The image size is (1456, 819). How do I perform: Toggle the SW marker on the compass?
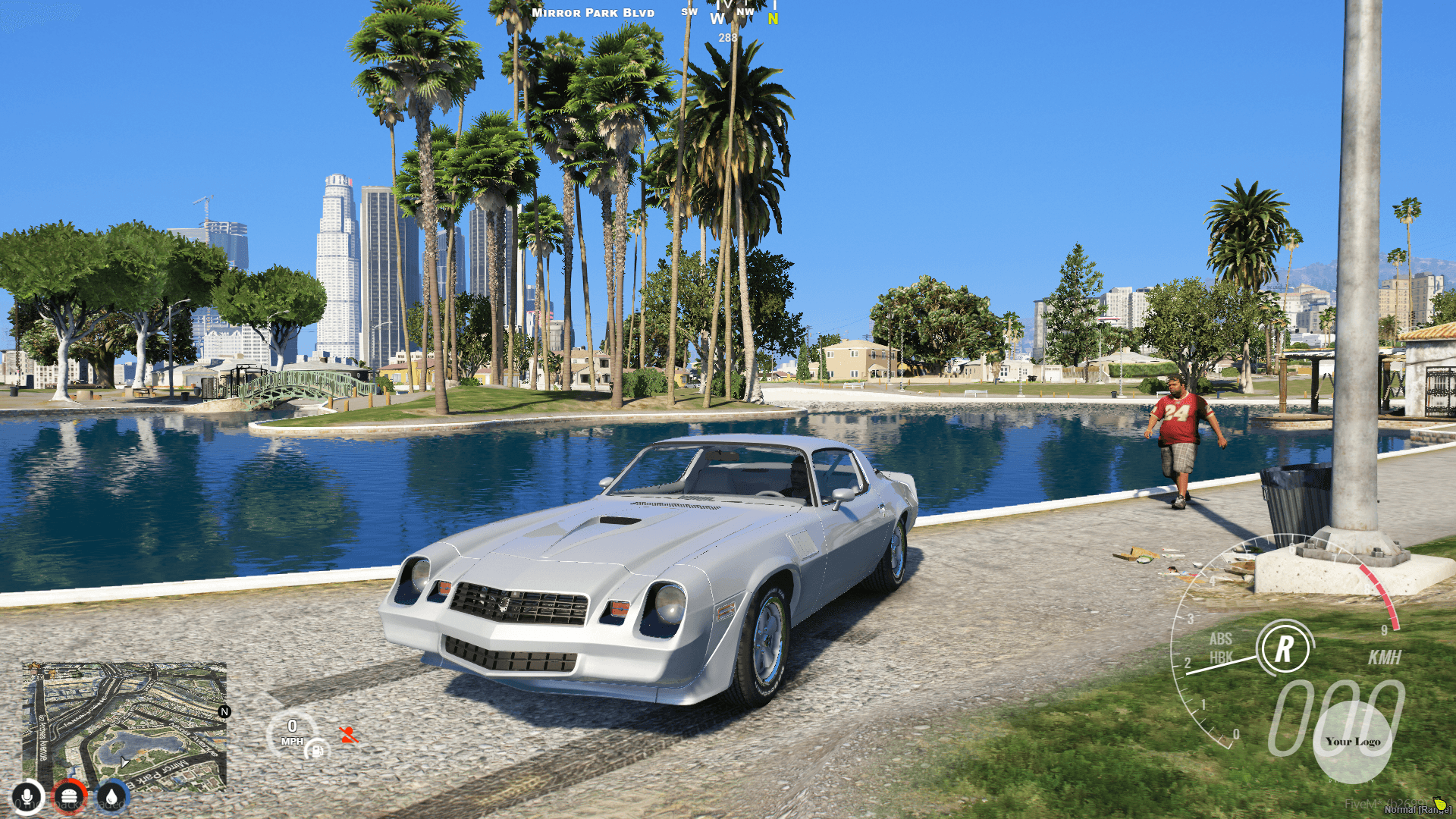[689, 12]
